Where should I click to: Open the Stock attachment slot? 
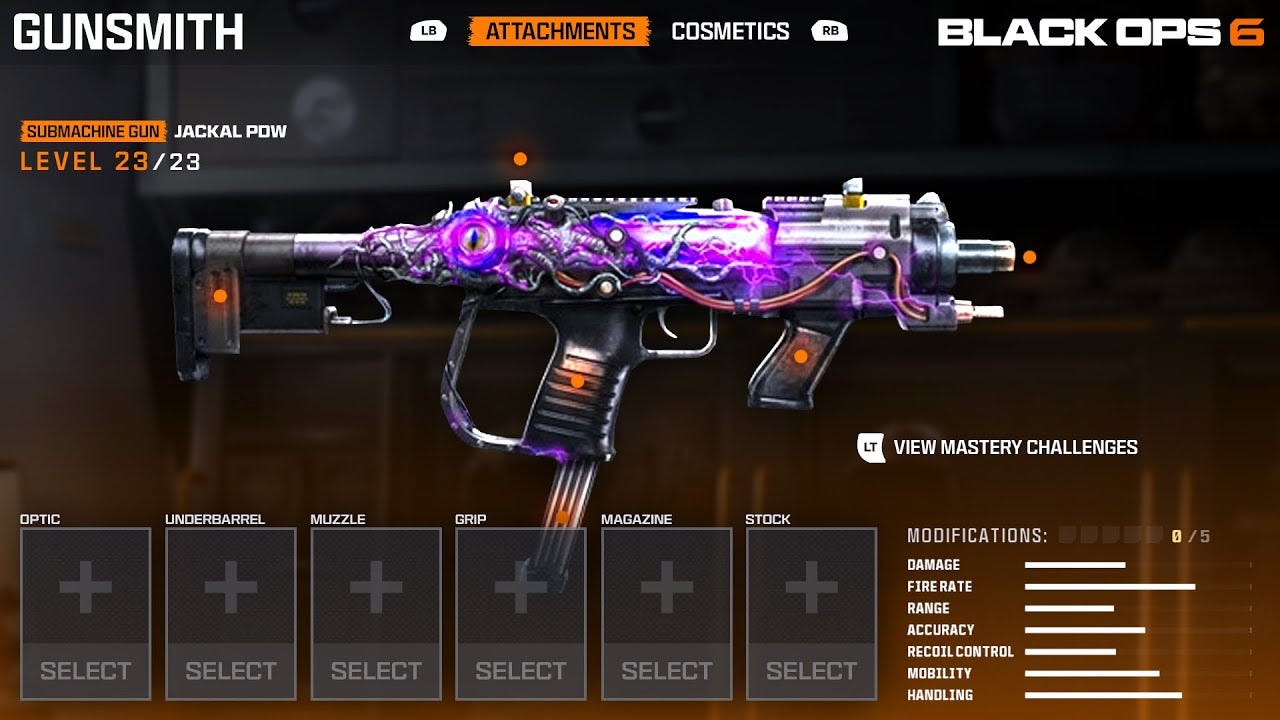click(x=811, y=613)
